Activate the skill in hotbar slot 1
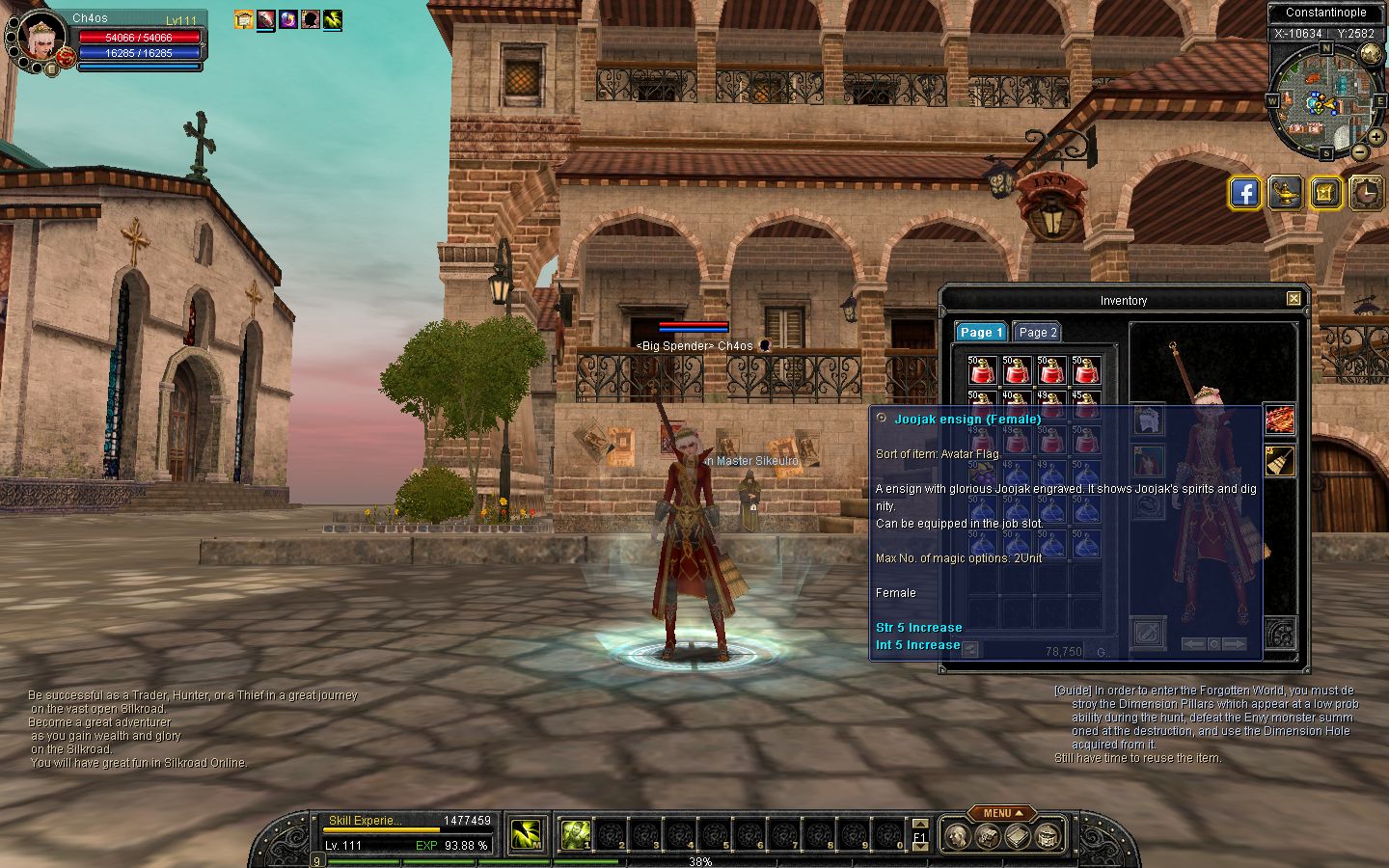The image size is (1389, 868). click(576, 833)
